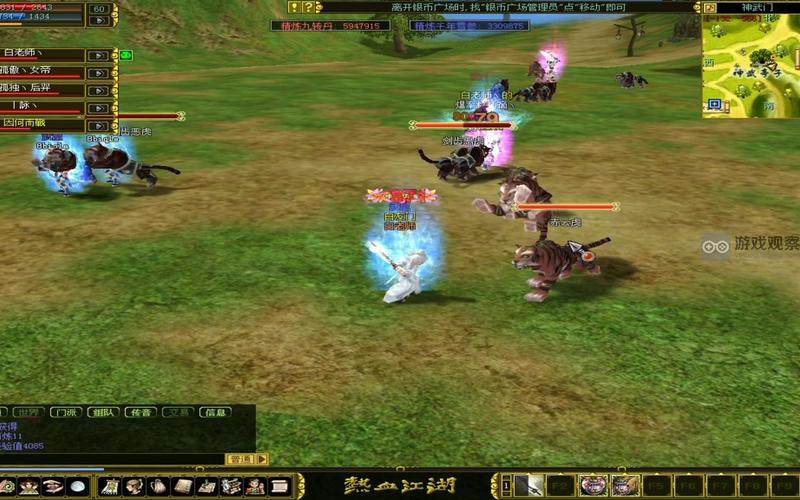Select party member 白老师 in the team list
Image resolution: width=800 pixels, height=500 pixels.
pyautogui.click(x=42, y=55)
